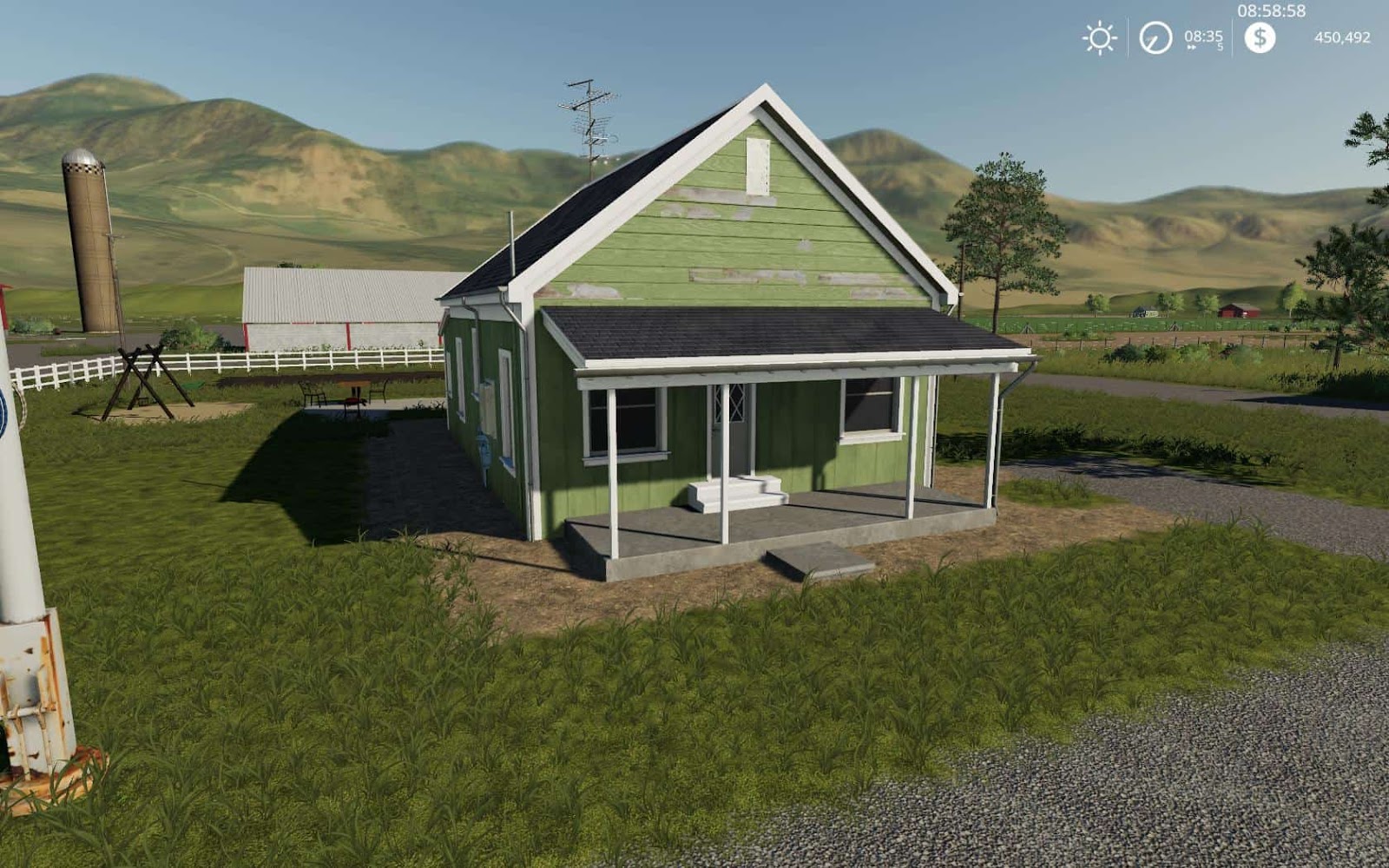The height and width of the screenshot is (868, 1389).
Task: Click the in-game time 08:35
Action: (x=1205, y=36)
